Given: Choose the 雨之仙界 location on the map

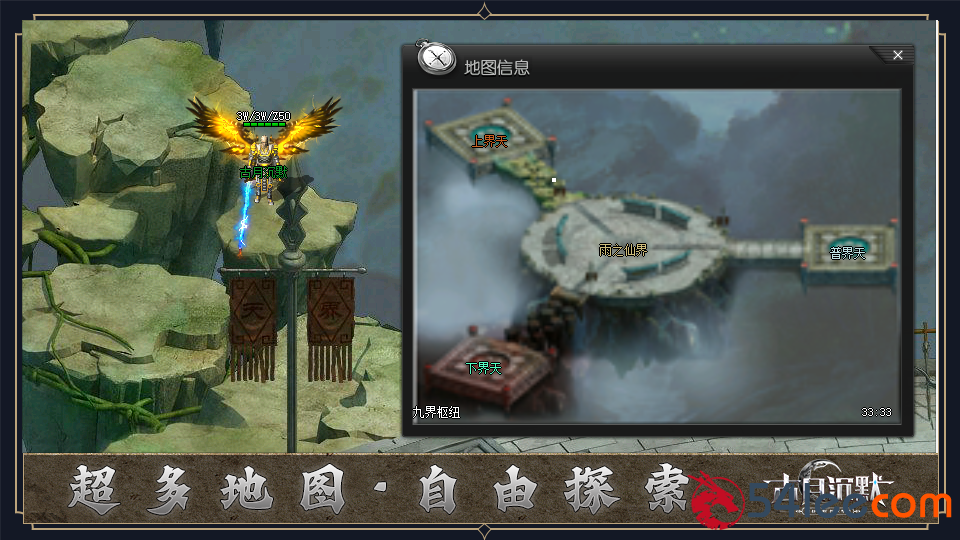Looking at the screenshot, I should coord(623,250).
